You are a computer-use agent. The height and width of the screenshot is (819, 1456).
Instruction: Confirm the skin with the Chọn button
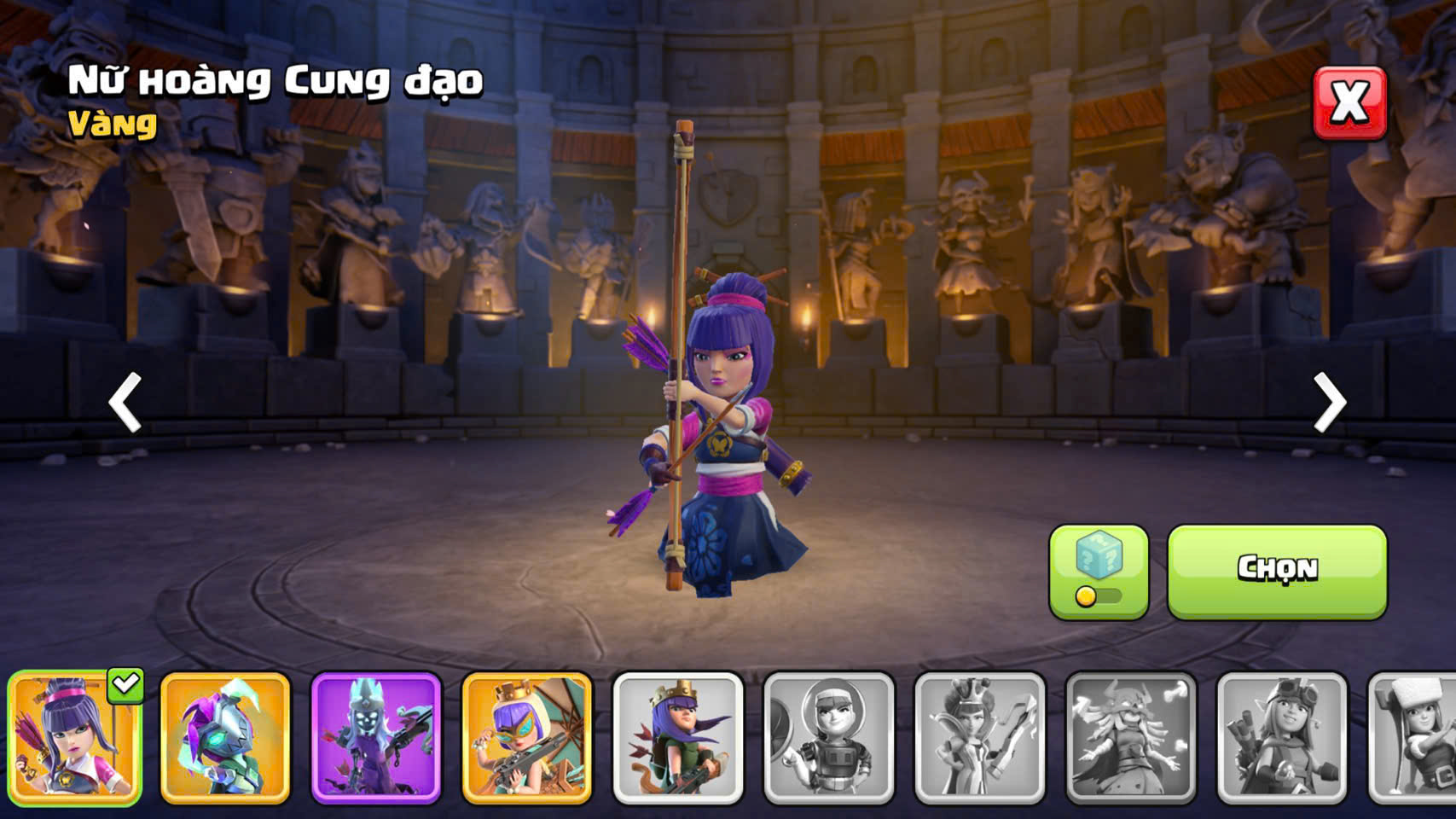[x=1276, y=570]
